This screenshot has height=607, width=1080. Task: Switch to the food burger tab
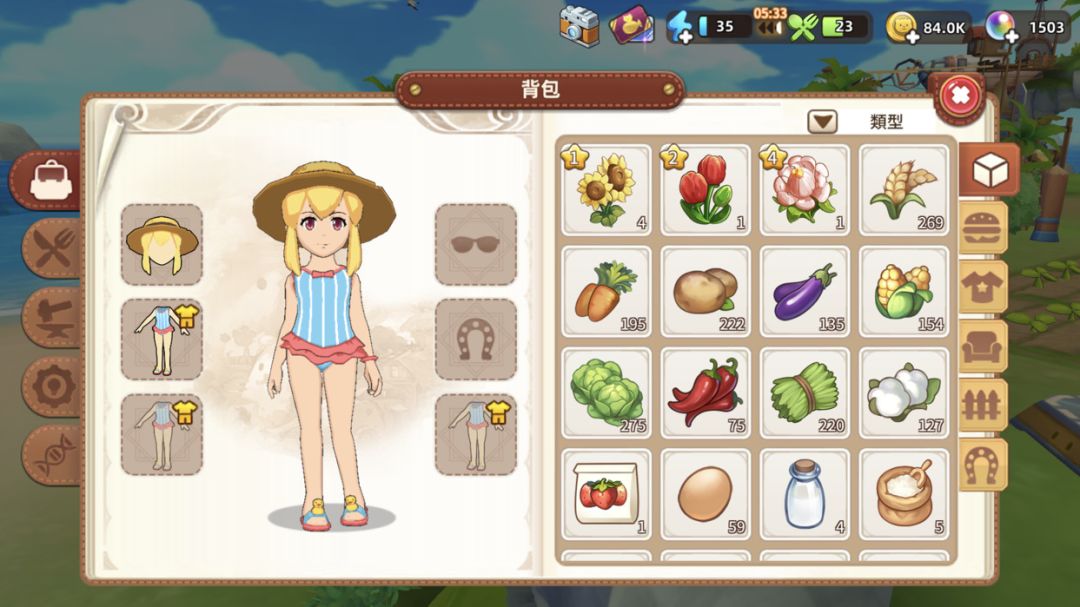click(x=983, y=229)
